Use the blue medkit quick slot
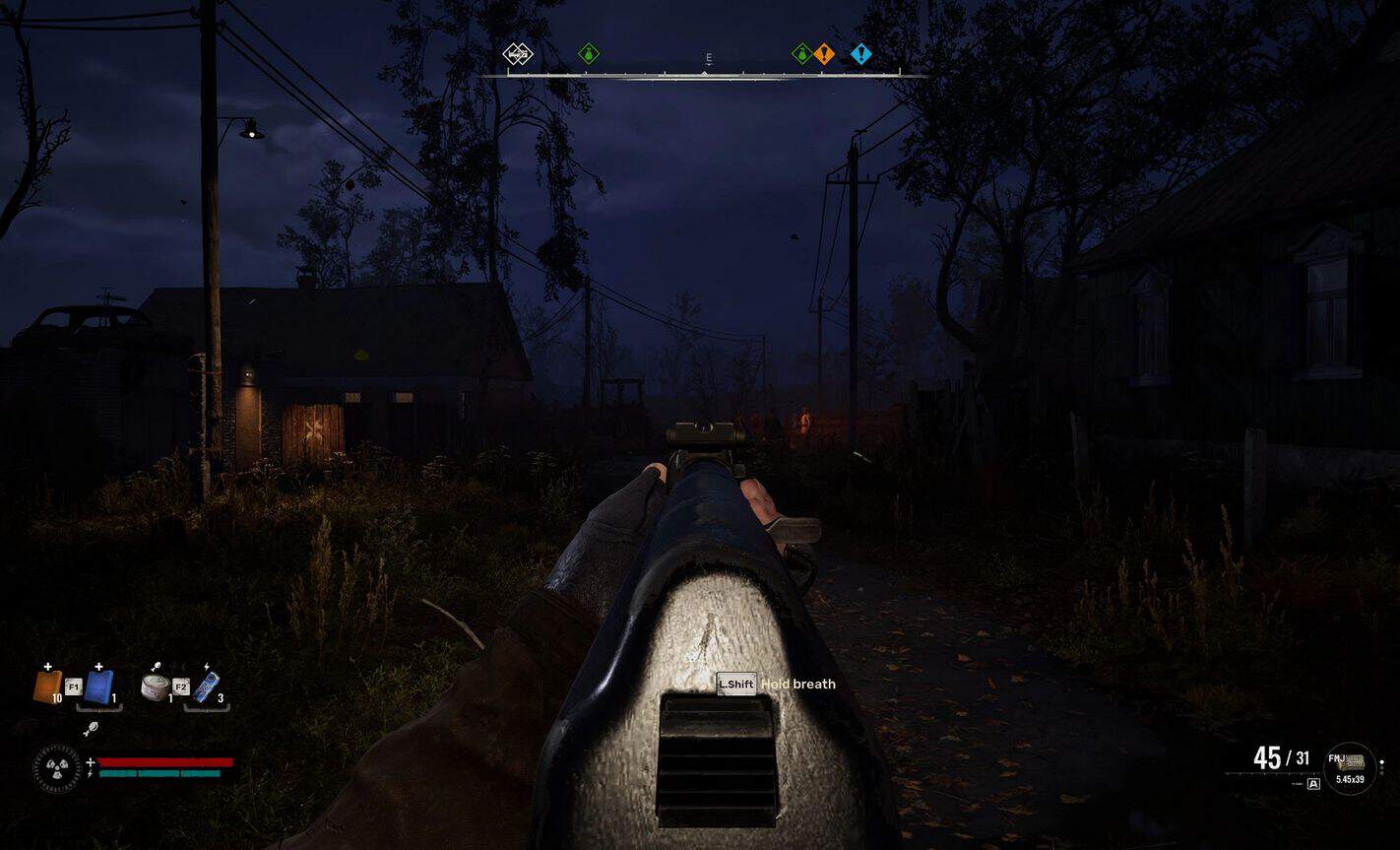 click(x=98, y=686)
